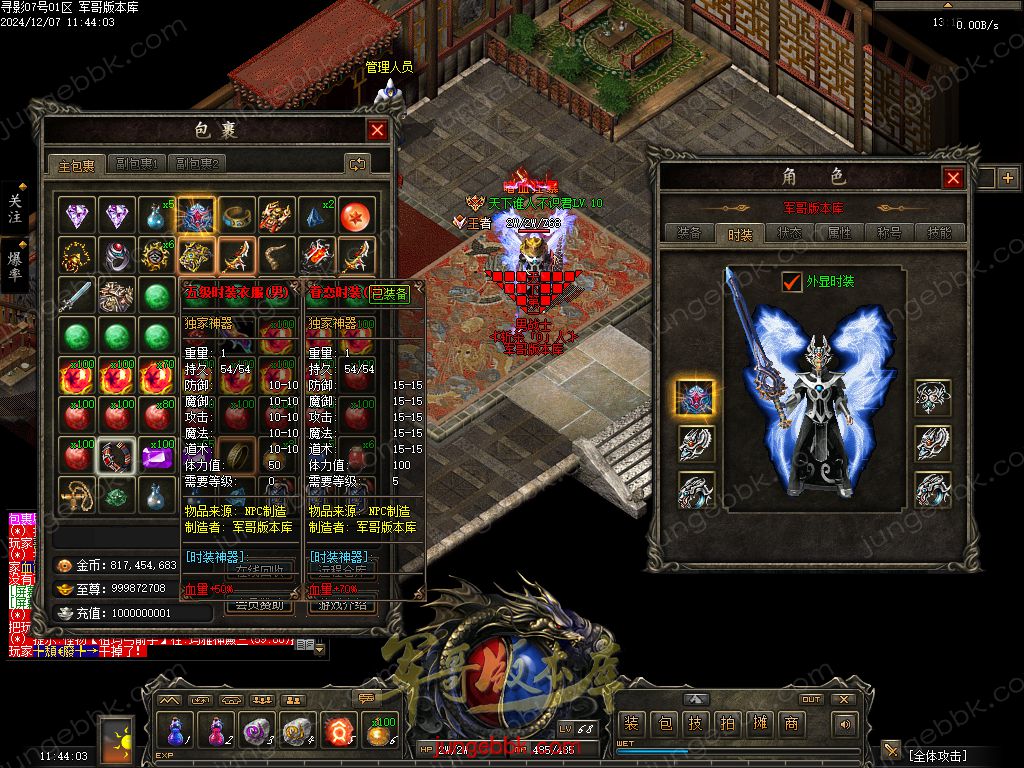Click the inventory sort arrows button
Viewport: 1024px width, 768px height.
tap(357, 164)
